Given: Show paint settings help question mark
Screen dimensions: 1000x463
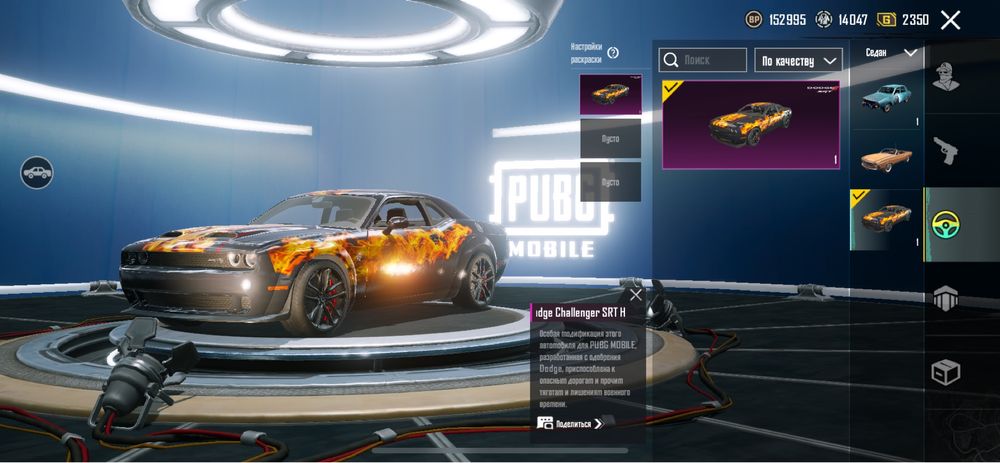Looking at the screenshot, I should 613,53.
